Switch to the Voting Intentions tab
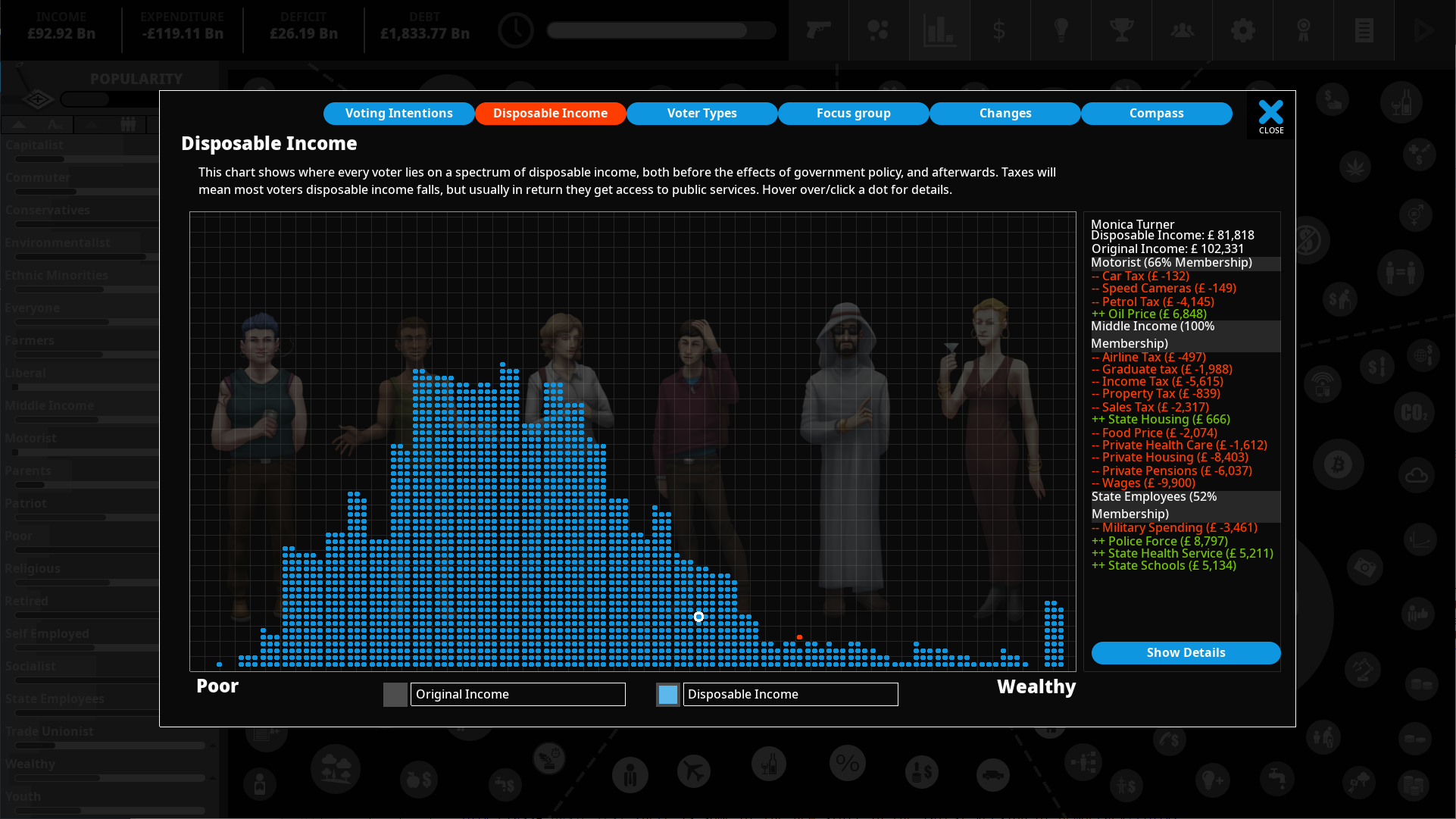 coord(399,114)
